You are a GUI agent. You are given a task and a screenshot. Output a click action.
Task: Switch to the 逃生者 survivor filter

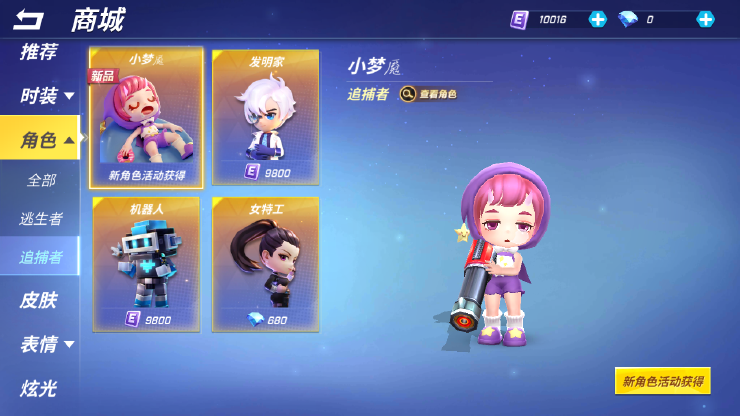click(41, 218)
